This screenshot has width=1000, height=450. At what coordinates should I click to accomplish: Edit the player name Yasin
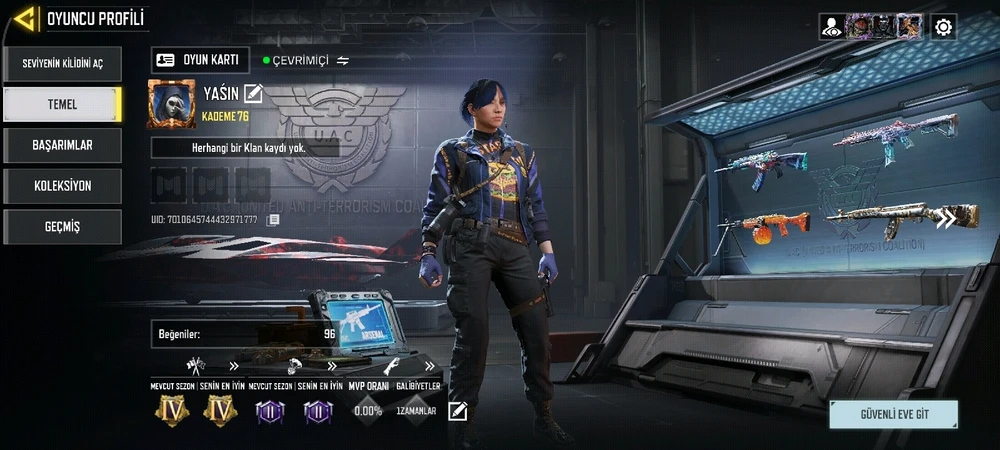[x=253, y=93]
